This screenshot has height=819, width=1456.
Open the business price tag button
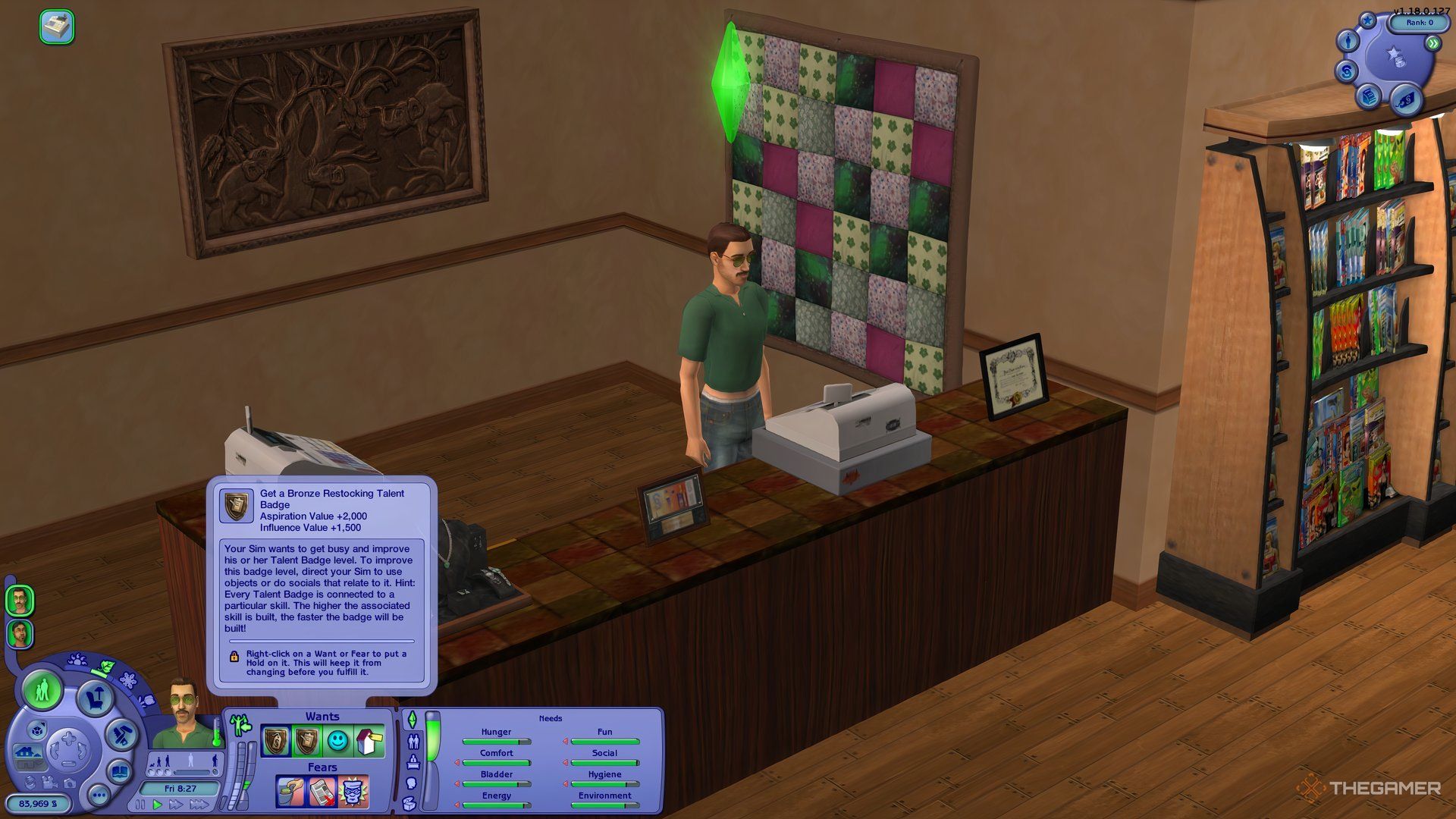point(1406,99)
